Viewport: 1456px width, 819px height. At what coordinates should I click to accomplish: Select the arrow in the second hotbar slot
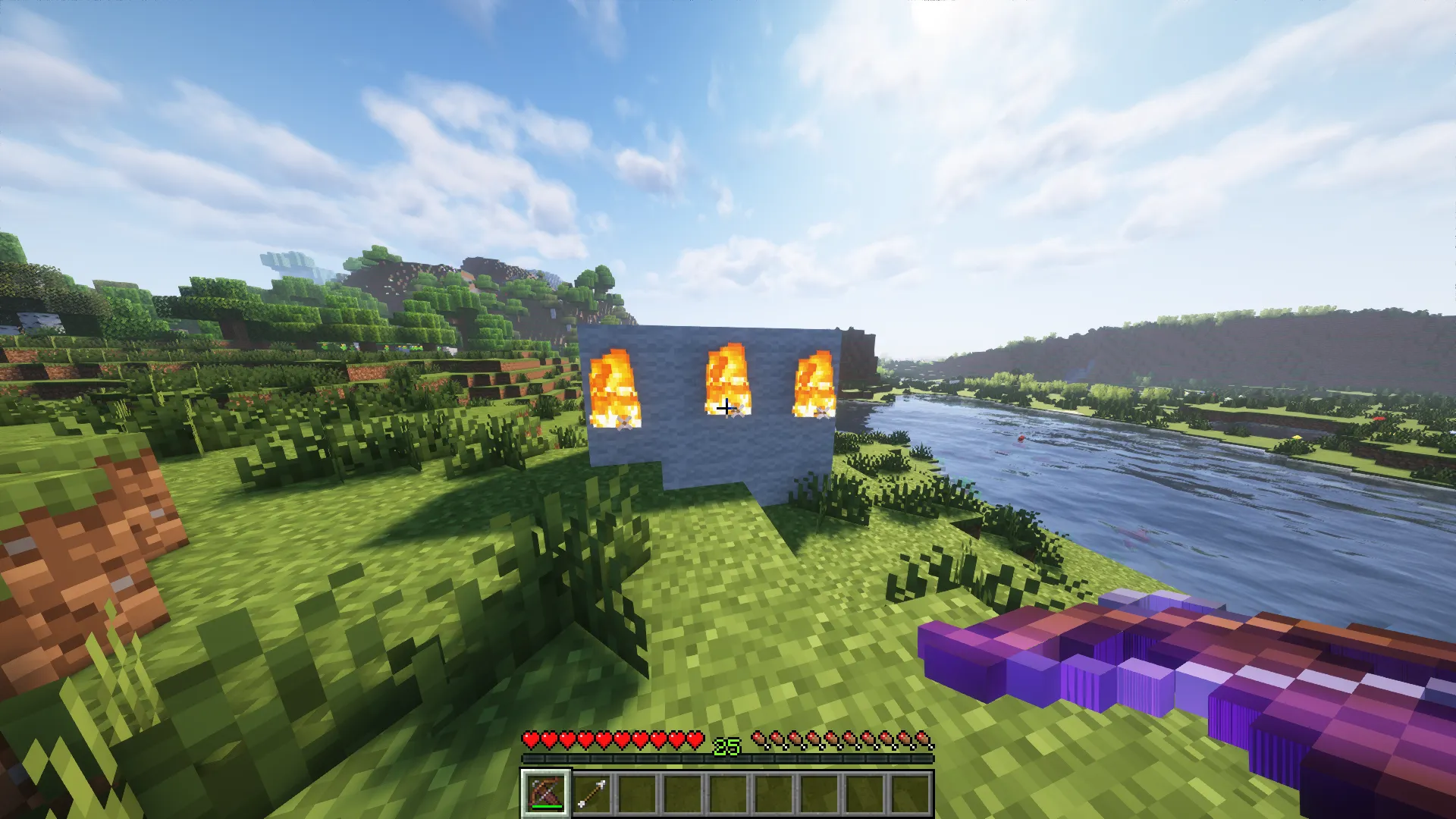click(591, 792)
